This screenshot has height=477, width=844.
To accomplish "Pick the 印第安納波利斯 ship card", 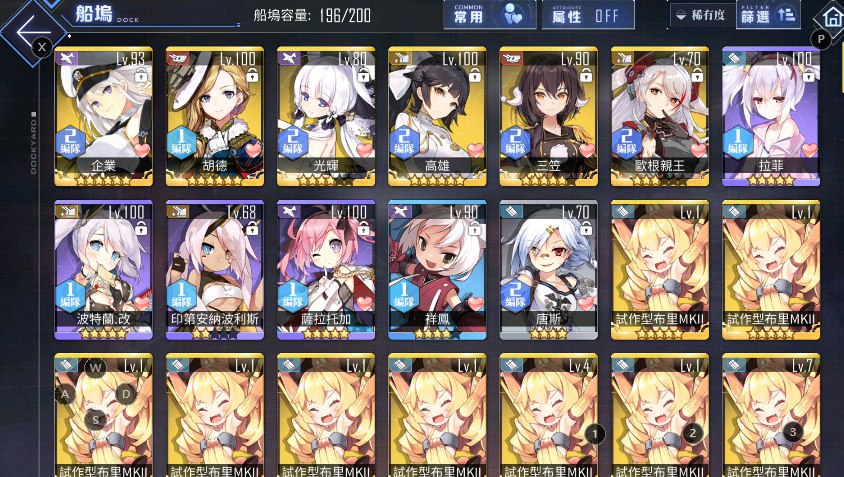I will coord(214,270).
